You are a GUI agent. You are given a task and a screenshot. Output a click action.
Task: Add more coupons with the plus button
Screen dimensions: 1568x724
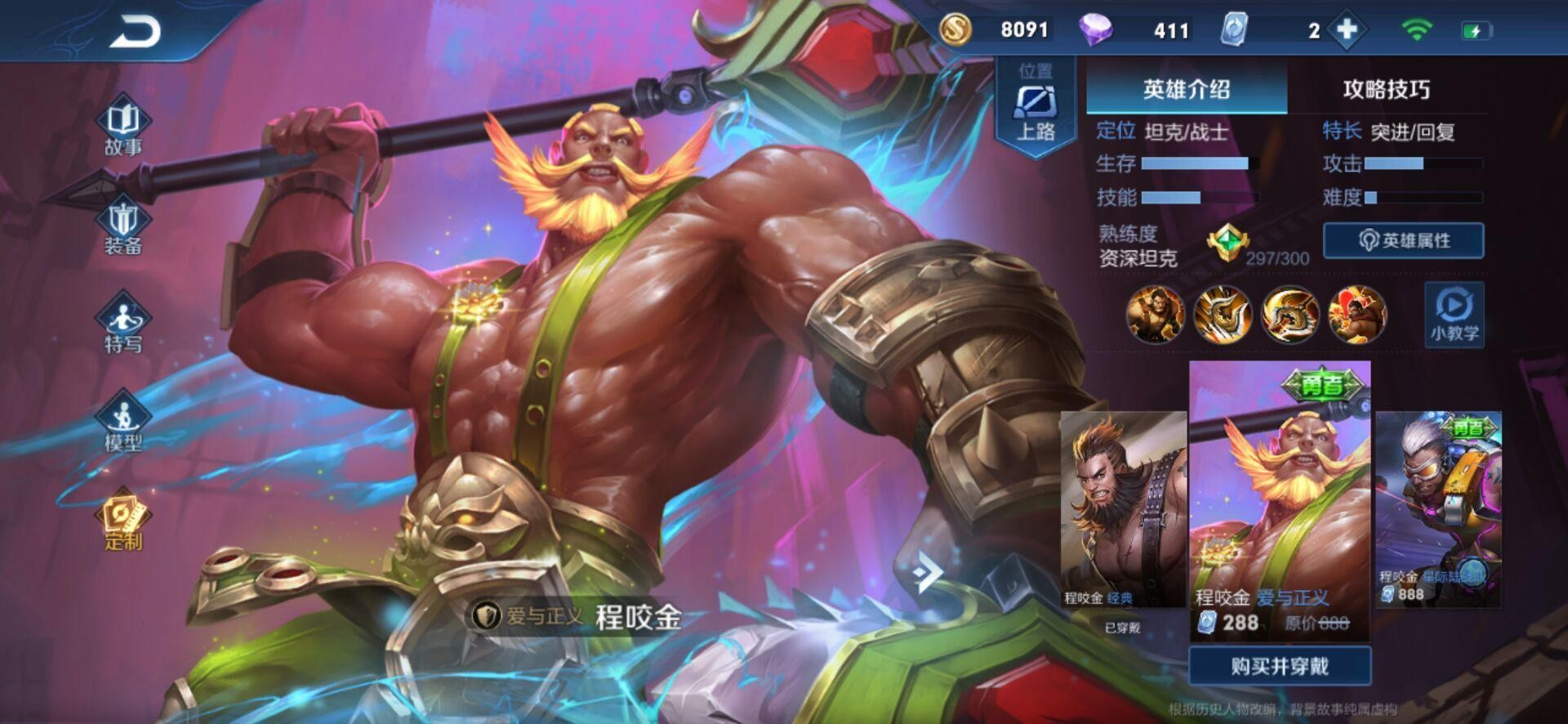(1346, 31)
